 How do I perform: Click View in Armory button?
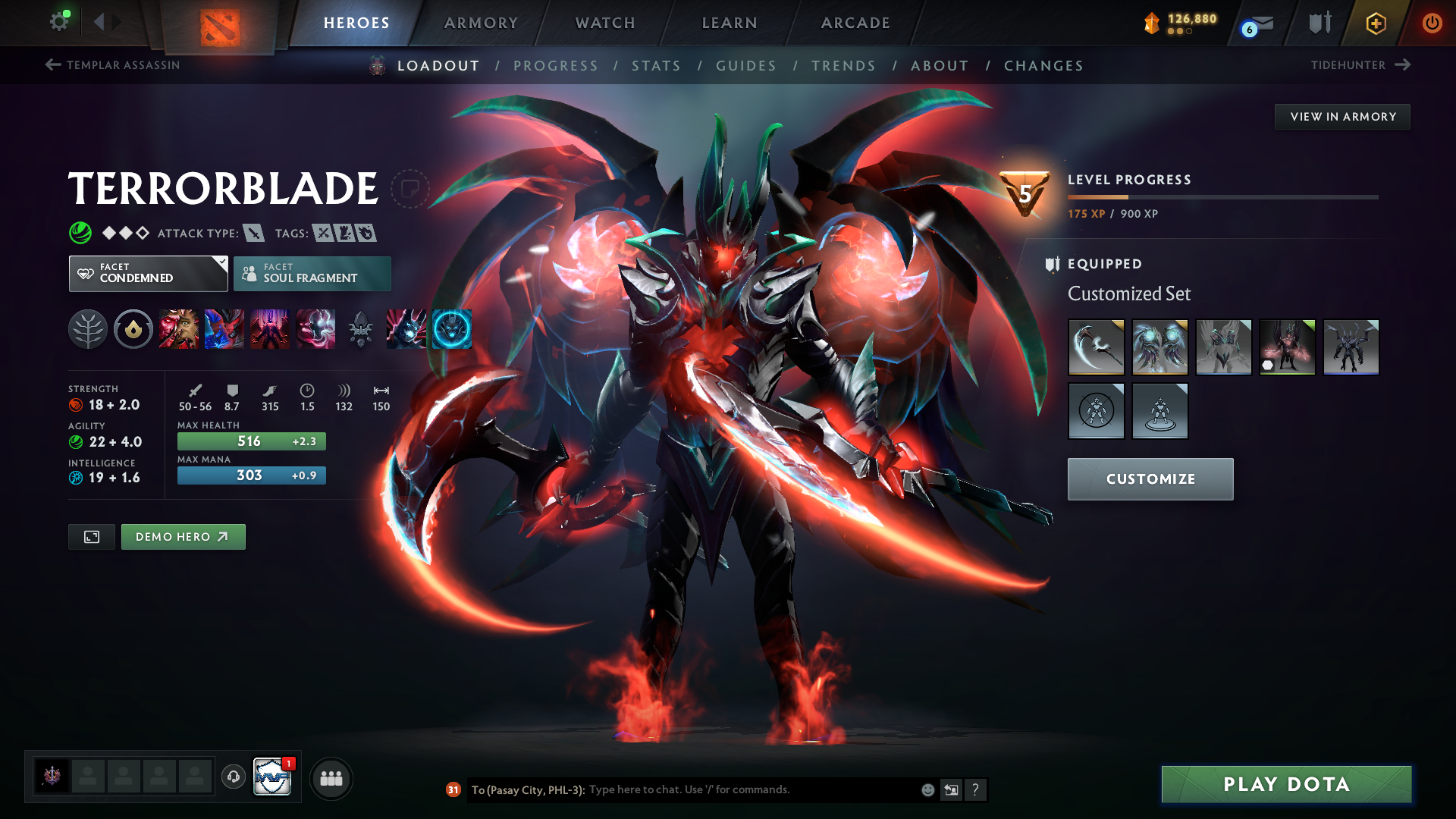[x=1342, y=117]
